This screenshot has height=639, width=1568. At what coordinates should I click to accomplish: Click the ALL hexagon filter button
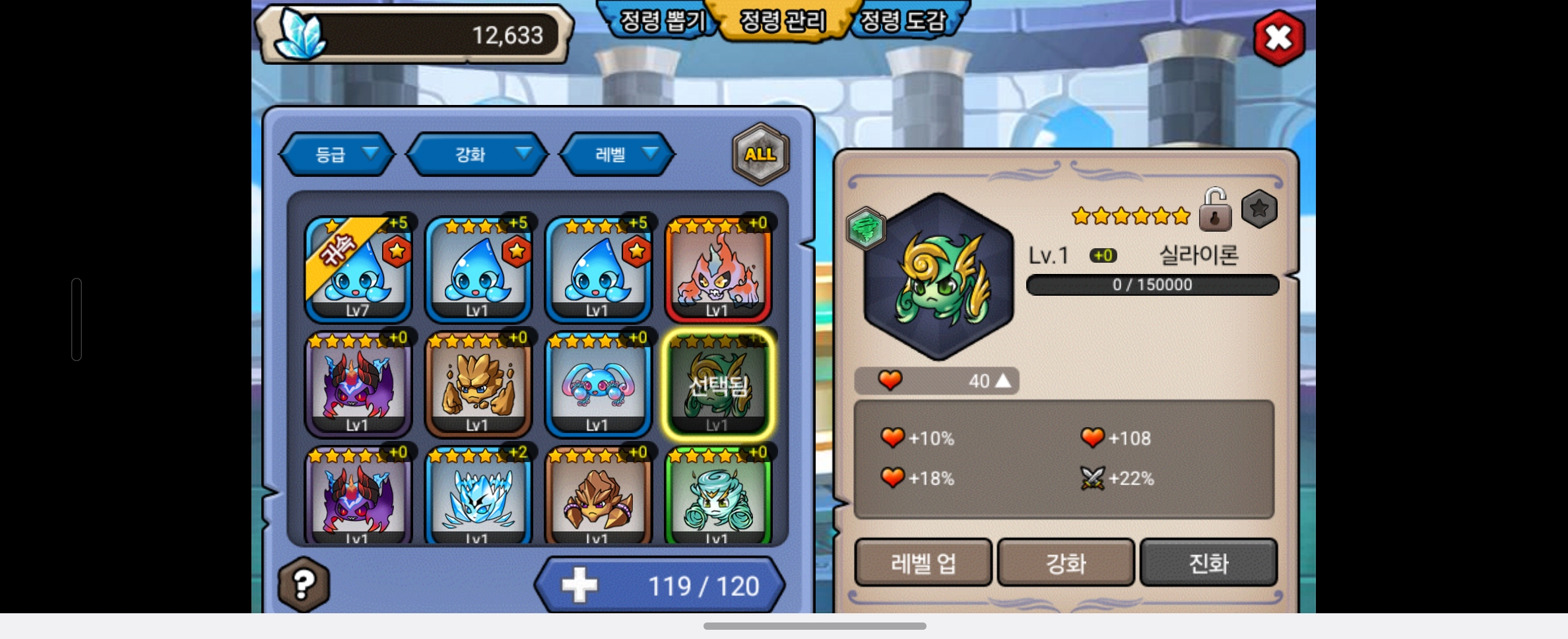pyautogui.click(x=760, y=154)
